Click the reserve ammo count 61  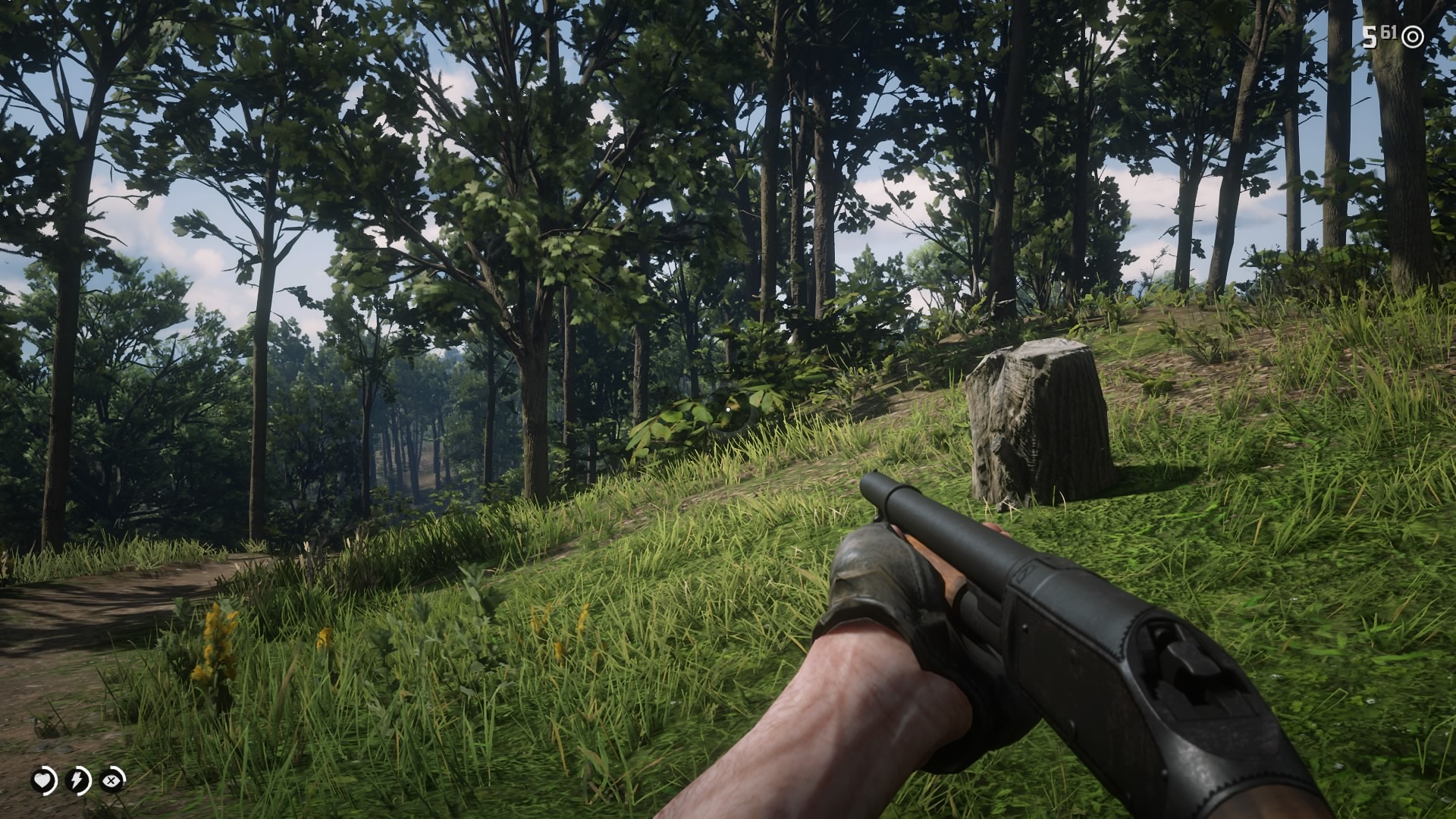[1389, 33]
